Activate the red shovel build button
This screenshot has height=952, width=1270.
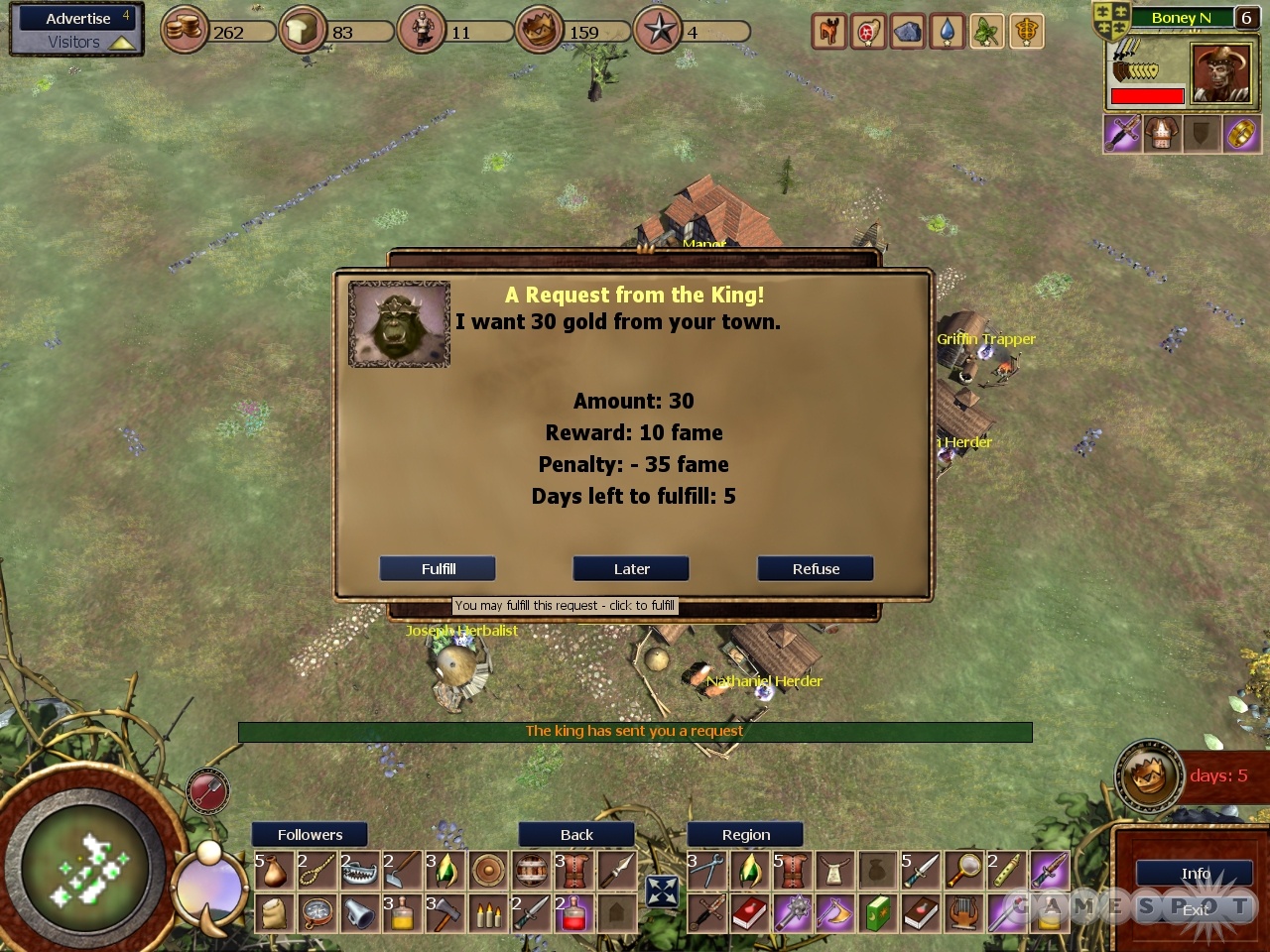click(207, 792)
